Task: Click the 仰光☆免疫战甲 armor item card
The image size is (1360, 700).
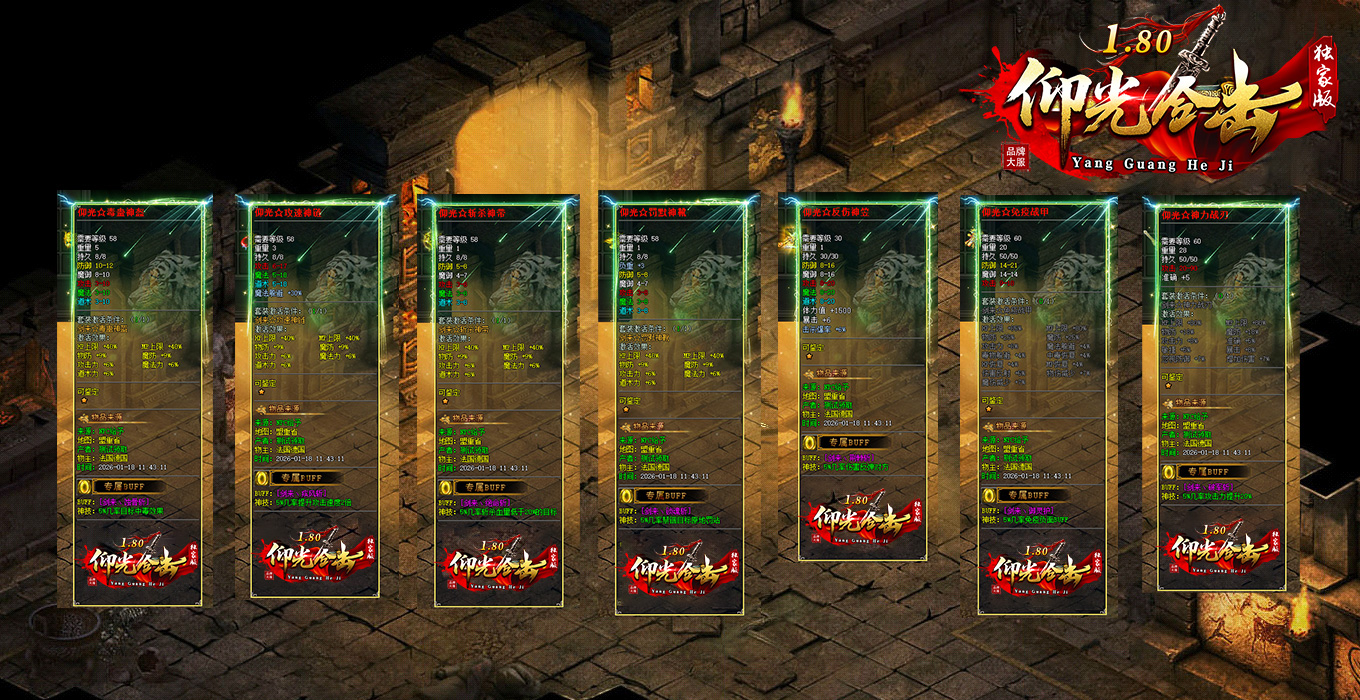Action: point(1040,400)
